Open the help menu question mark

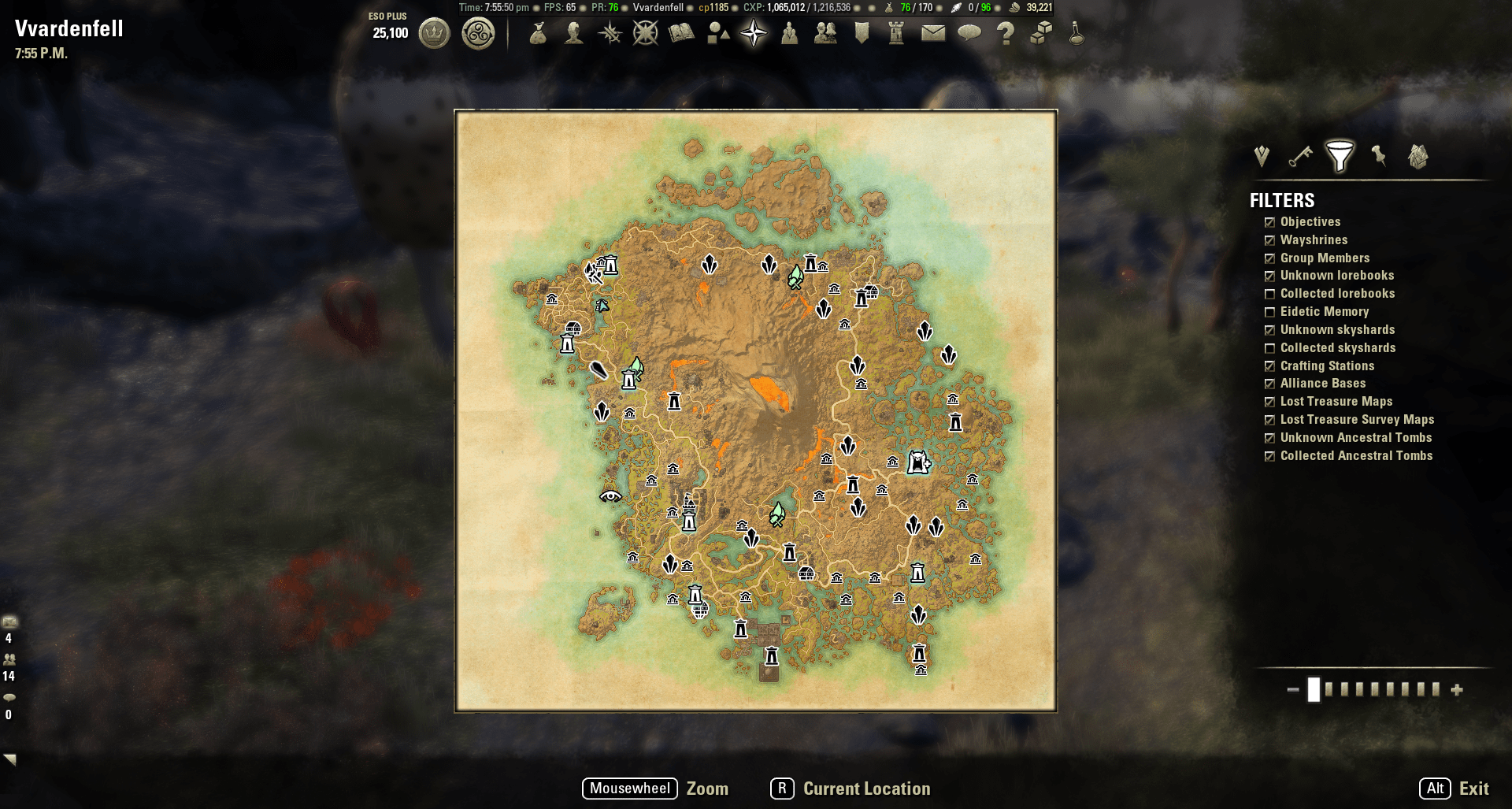pyautogui.click(x=1006, y=34)
